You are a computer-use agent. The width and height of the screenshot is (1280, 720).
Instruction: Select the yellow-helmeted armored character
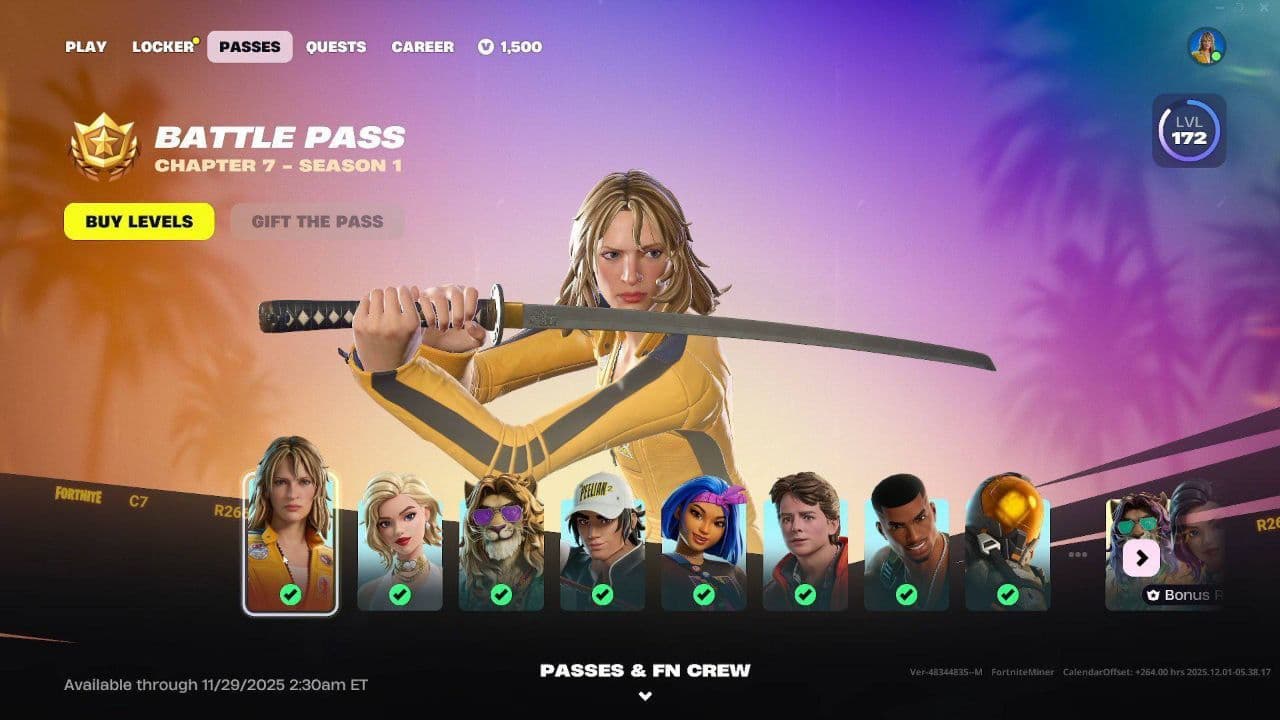tap(1006, 540)
